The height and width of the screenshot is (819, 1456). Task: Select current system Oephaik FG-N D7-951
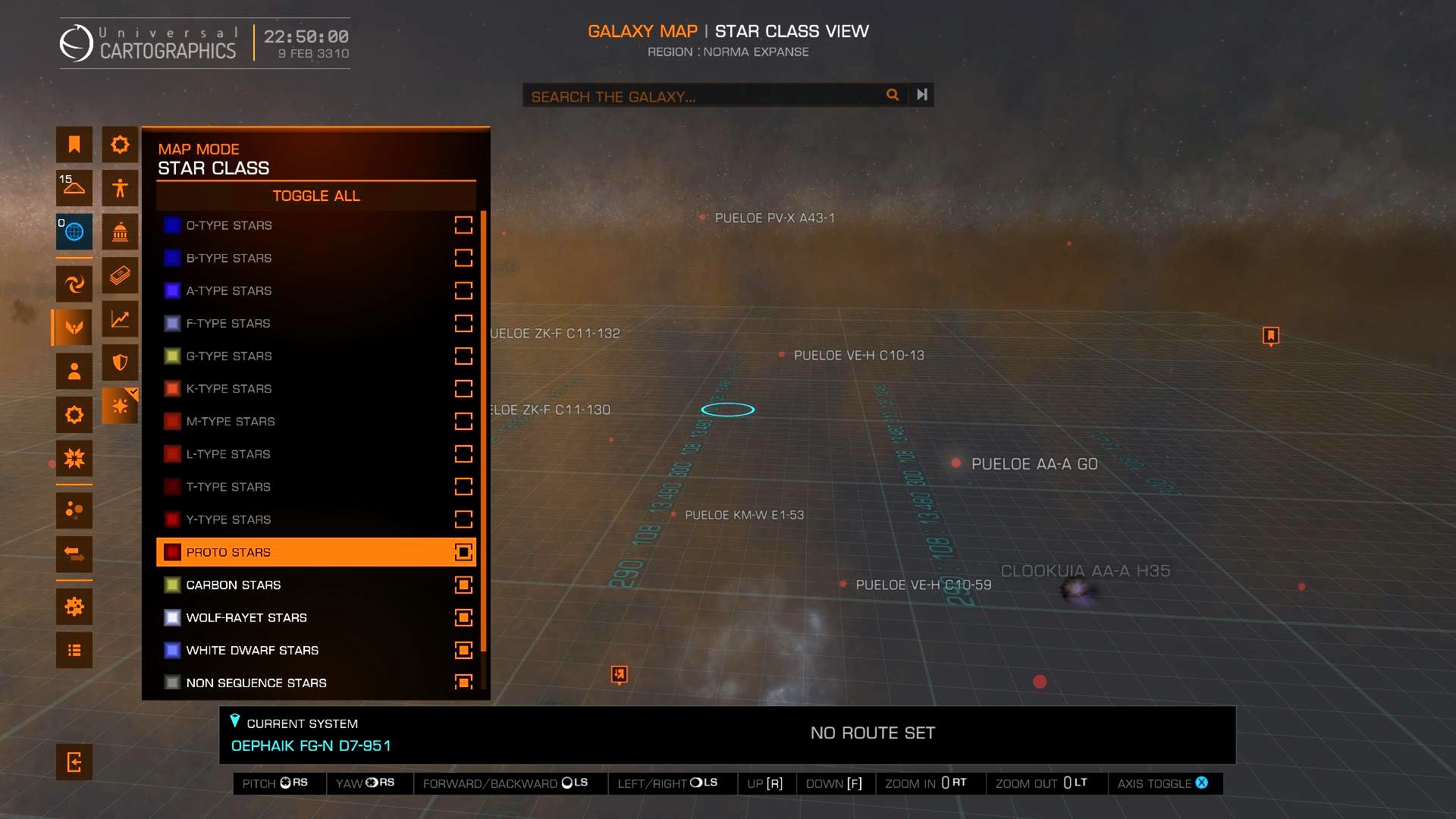(311, 745)
